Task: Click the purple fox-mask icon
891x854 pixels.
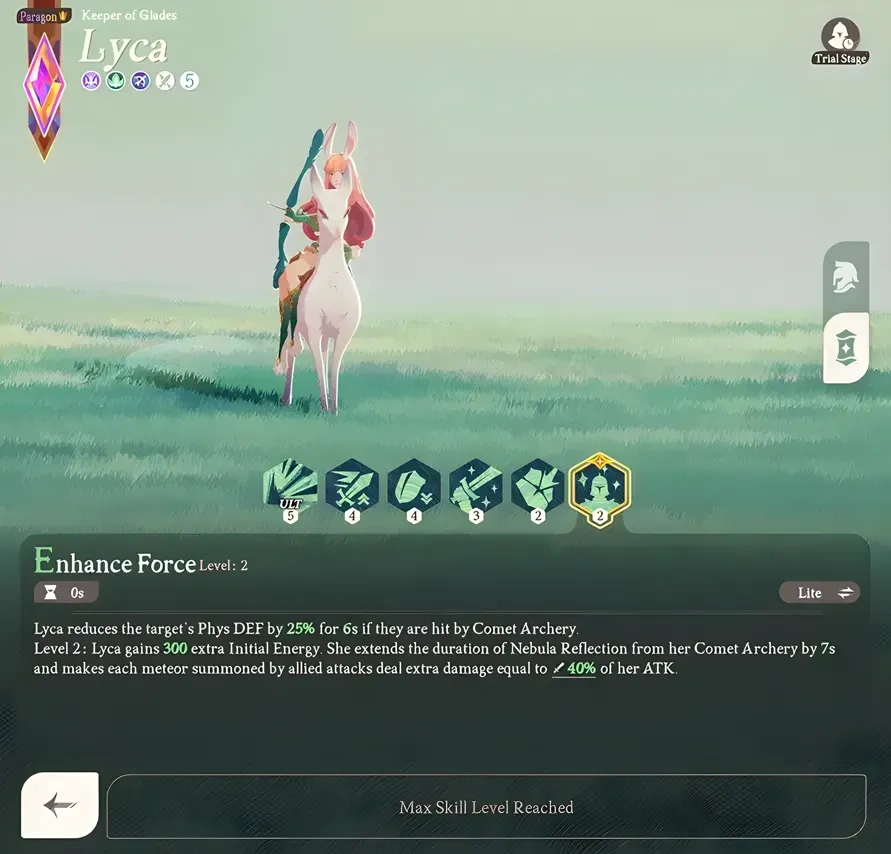Action: tap(91, 81)
